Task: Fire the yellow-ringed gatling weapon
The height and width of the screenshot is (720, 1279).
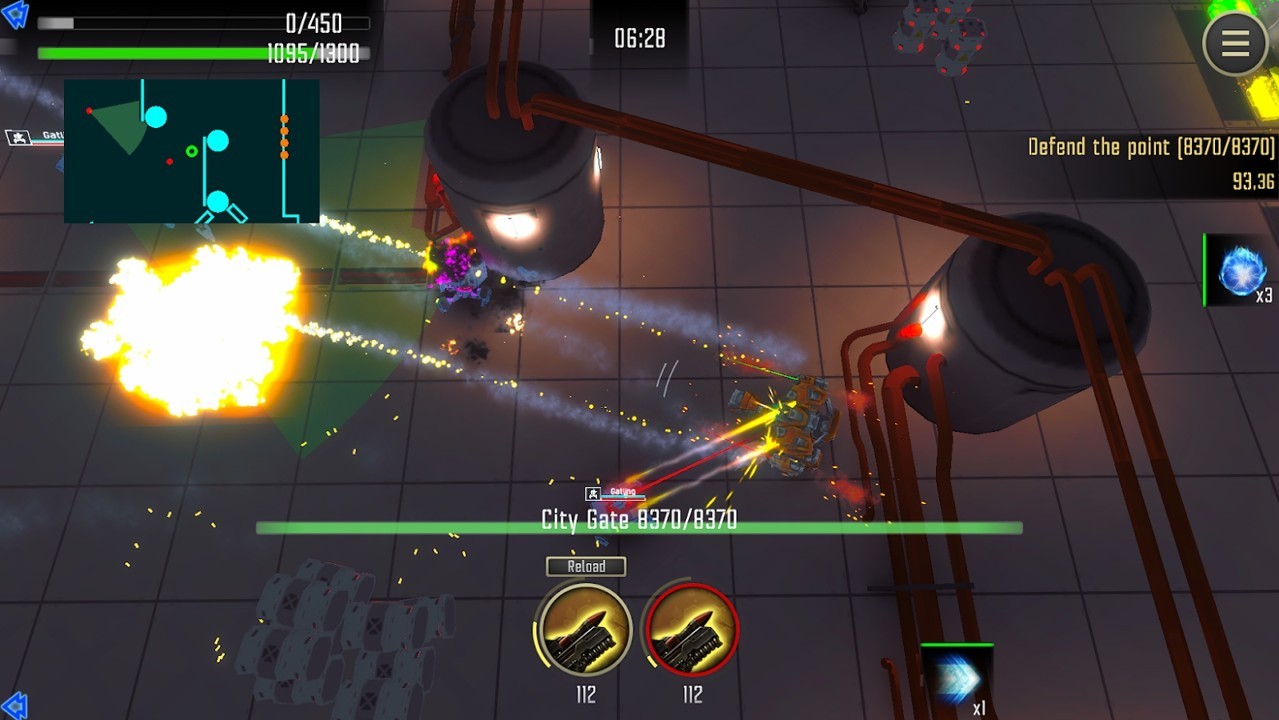Action: pyautogui.click(x=585, y=630)
